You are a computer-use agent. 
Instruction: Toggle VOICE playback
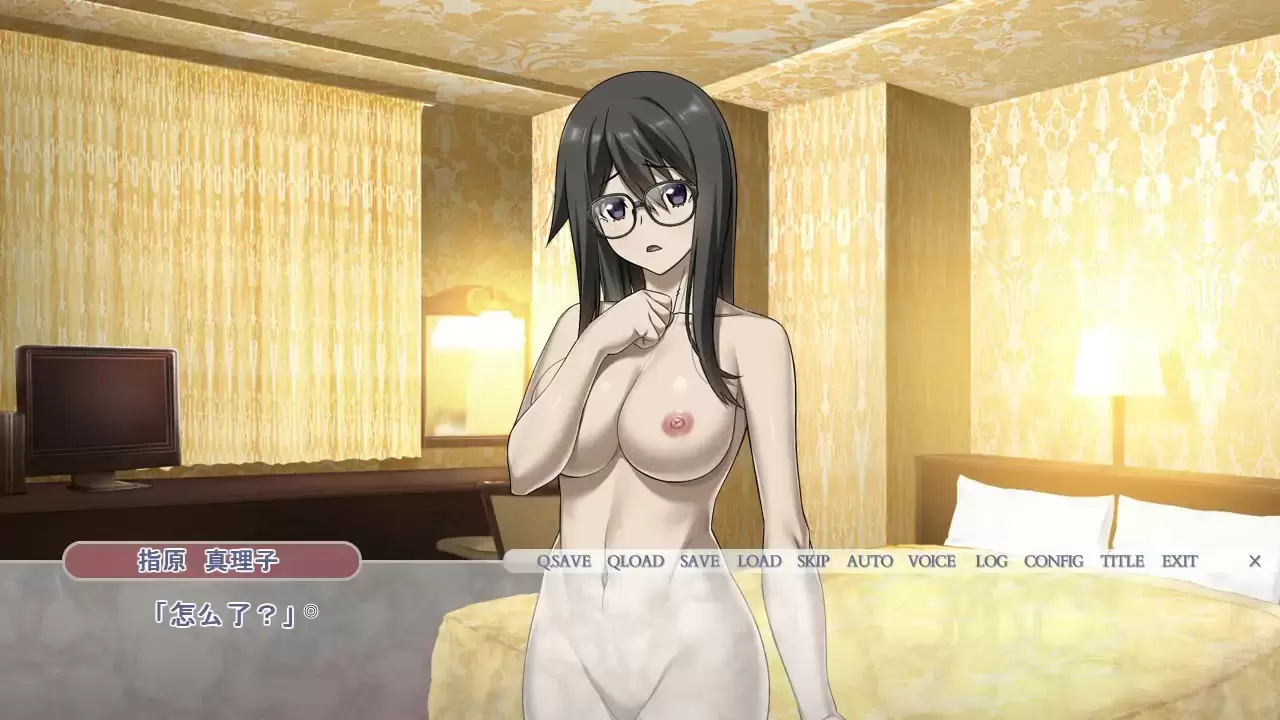click(930, 561)
